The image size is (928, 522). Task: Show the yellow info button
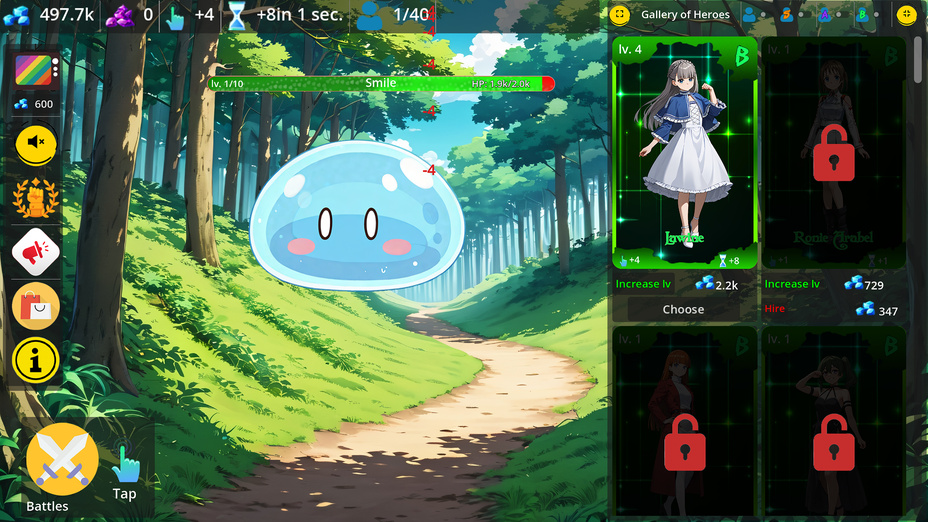tap(36, 360)
